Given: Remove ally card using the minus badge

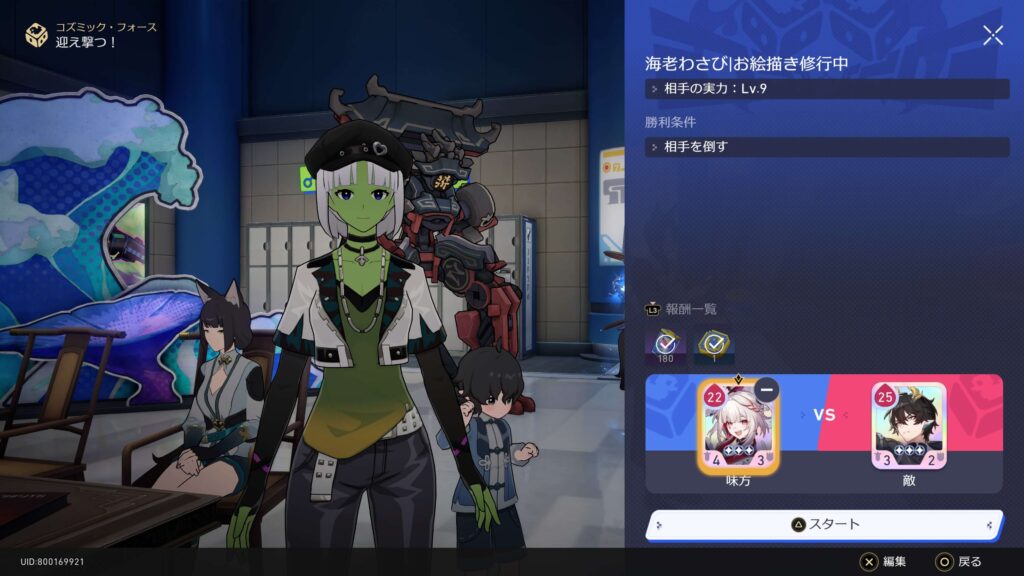Looking at the screenshot, I should point(767,390).
